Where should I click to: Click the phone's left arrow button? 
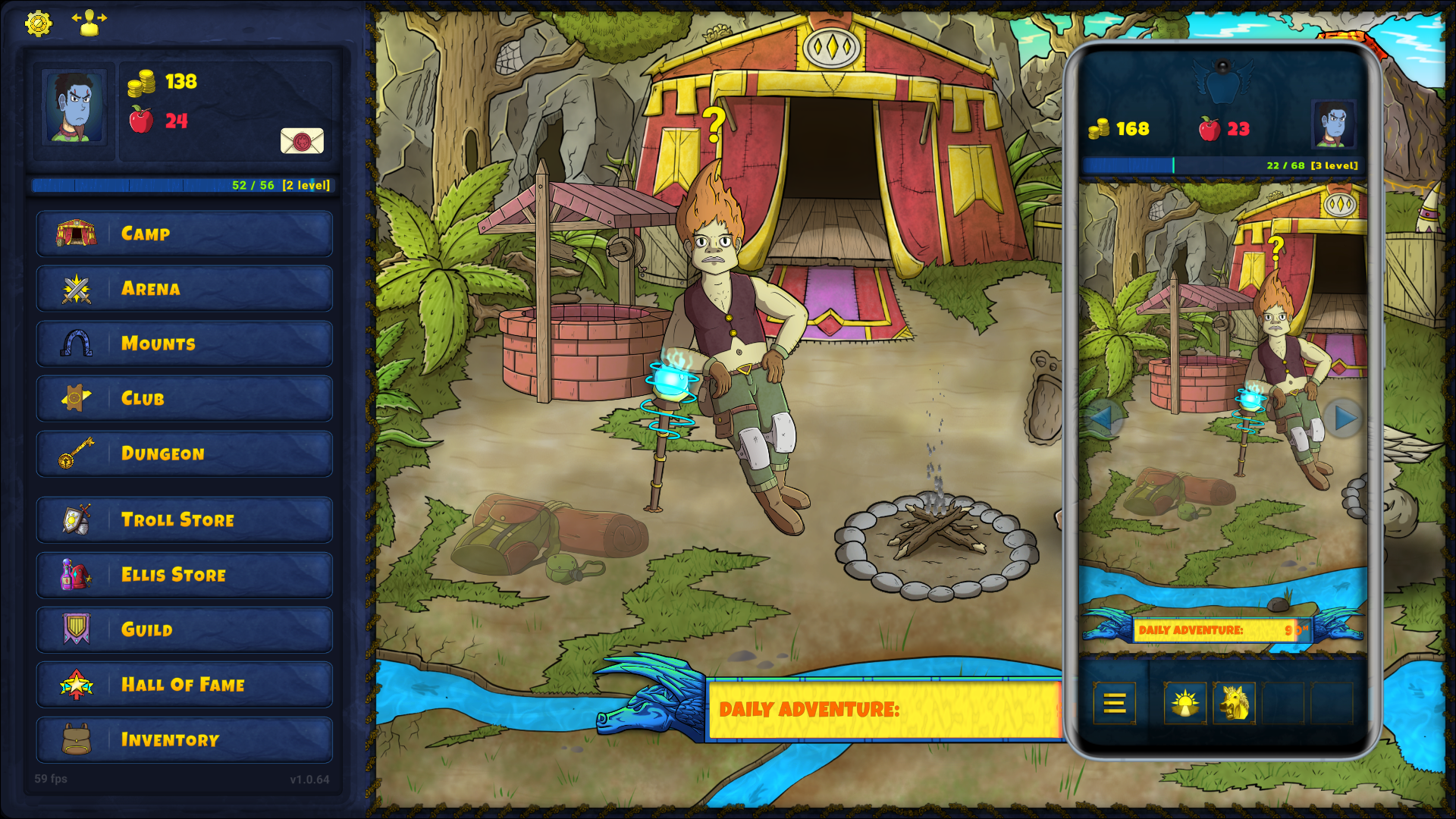1102,418
